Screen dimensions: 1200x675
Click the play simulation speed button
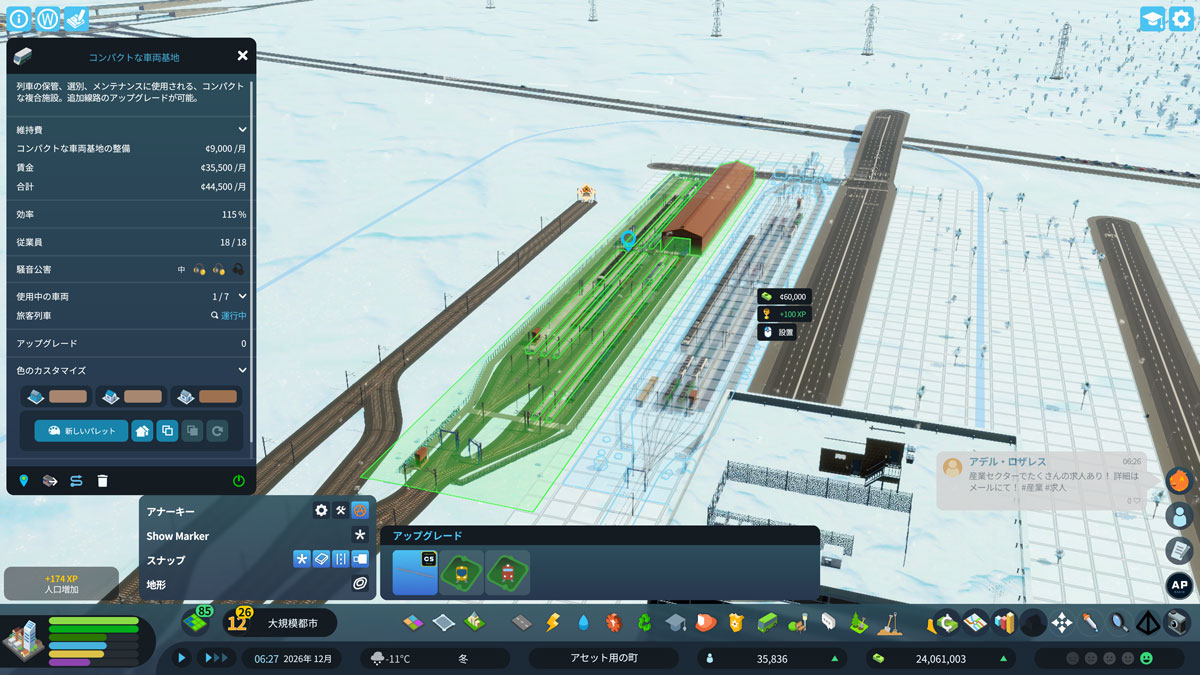pos(182,658)
